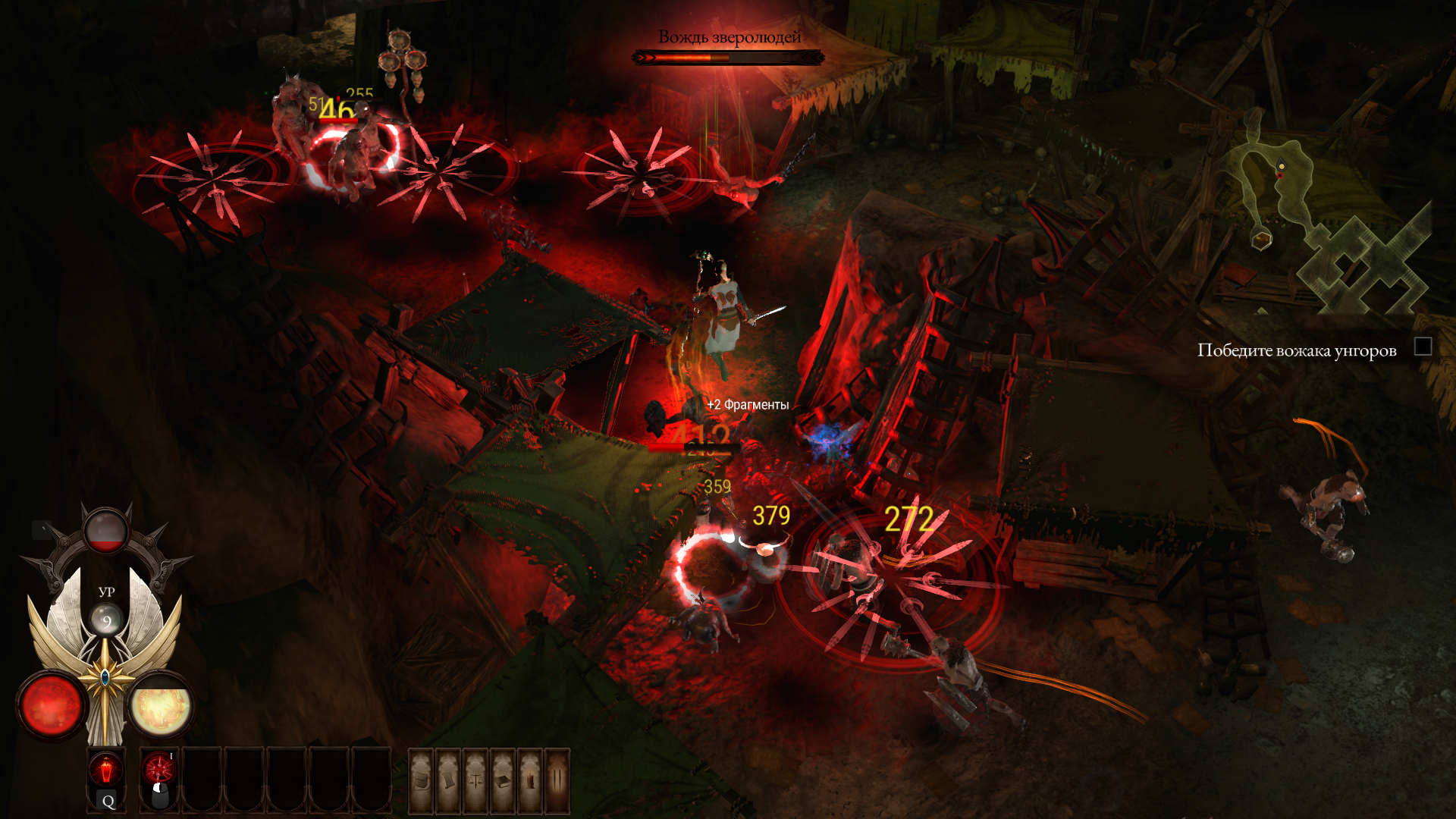This screenshot has width=1456, height=819.
Task: Open the balance scales menu button
Action: (x=475, y=780)
